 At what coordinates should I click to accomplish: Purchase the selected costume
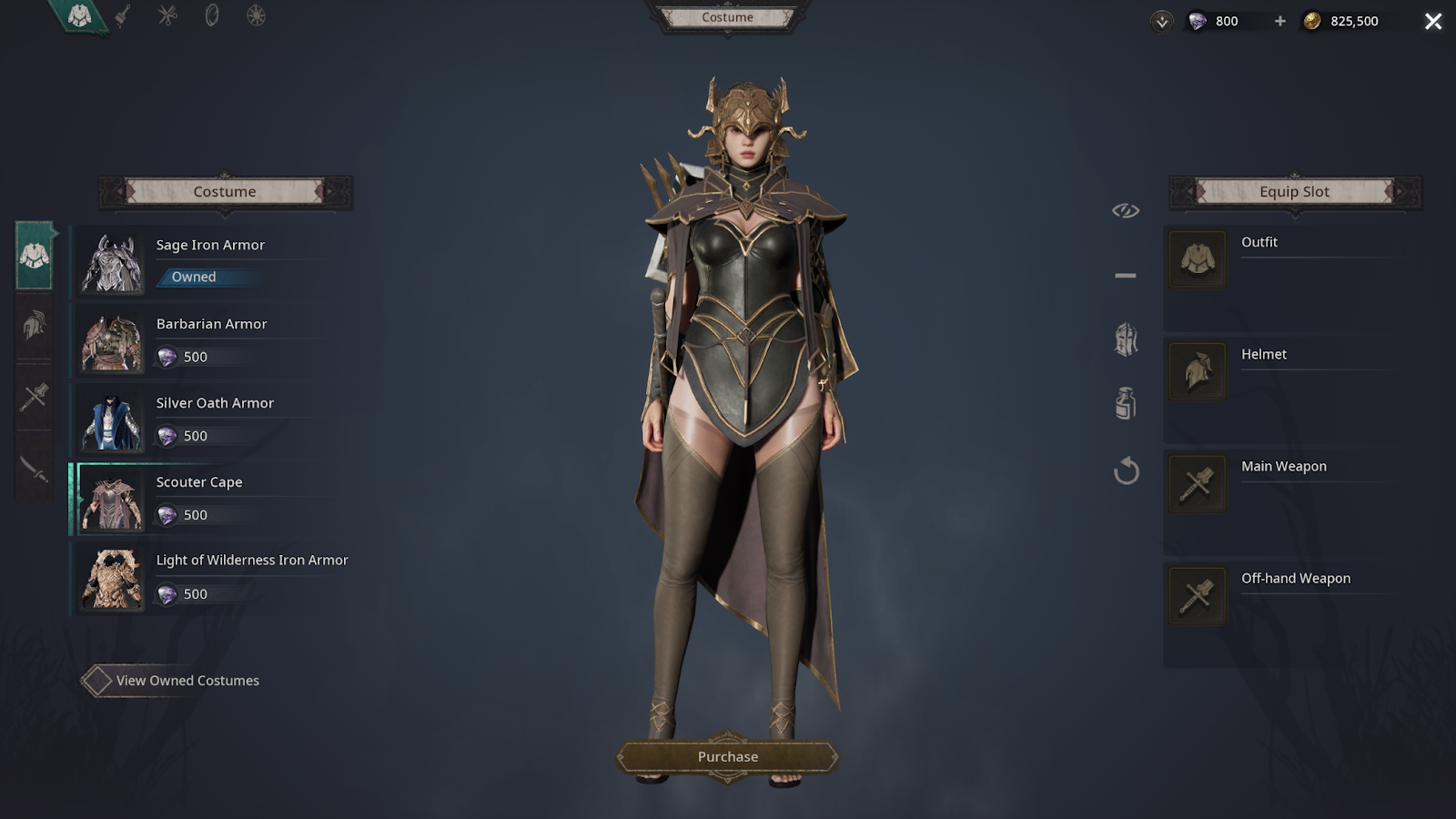point(727,757)
